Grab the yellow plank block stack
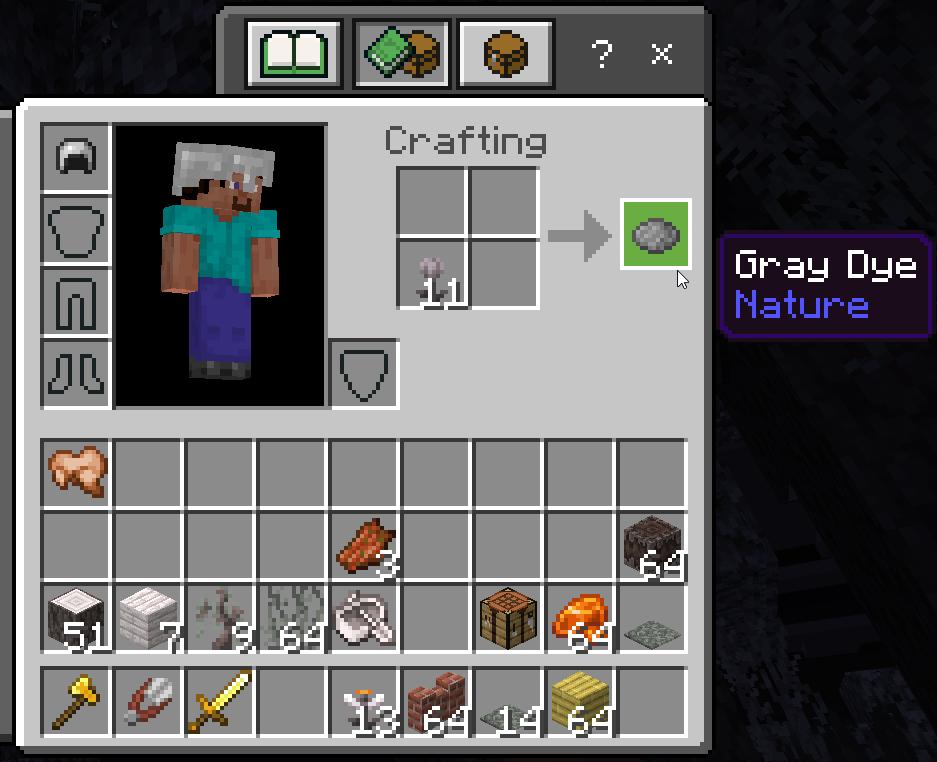This screenshot has width=937, height=762. pos(580,699)
